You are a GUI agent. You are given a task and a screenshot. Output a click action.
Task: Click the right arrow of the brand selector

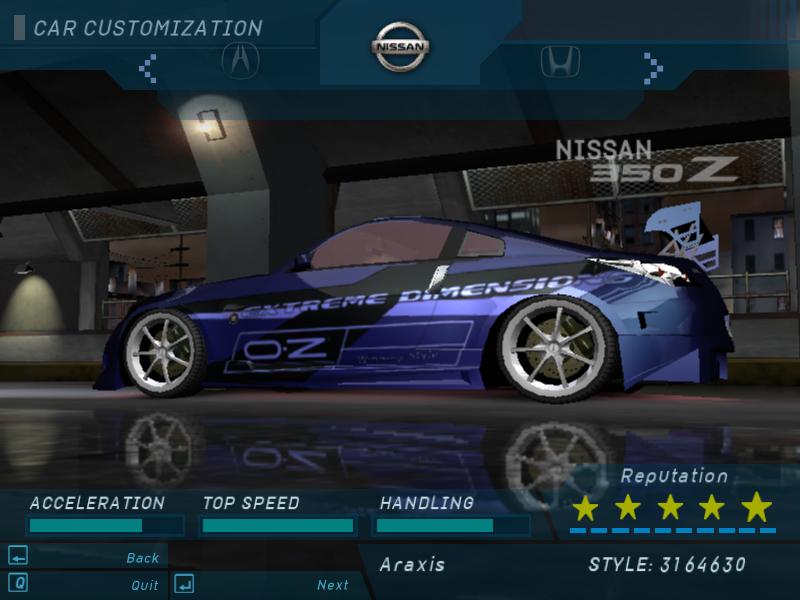tap(653, 68)
